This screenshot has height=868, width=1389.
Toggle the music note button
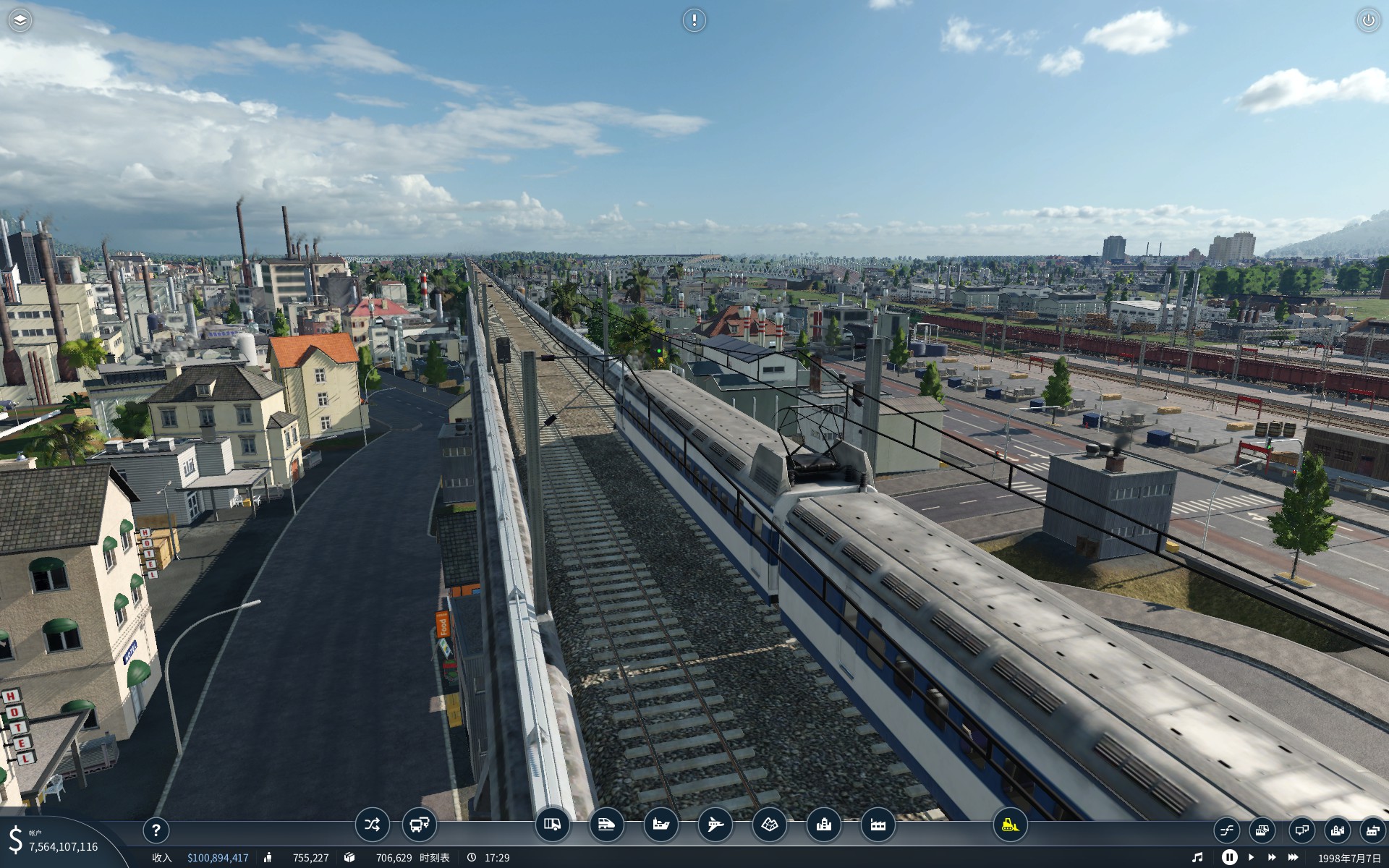tap(1197, 857)
